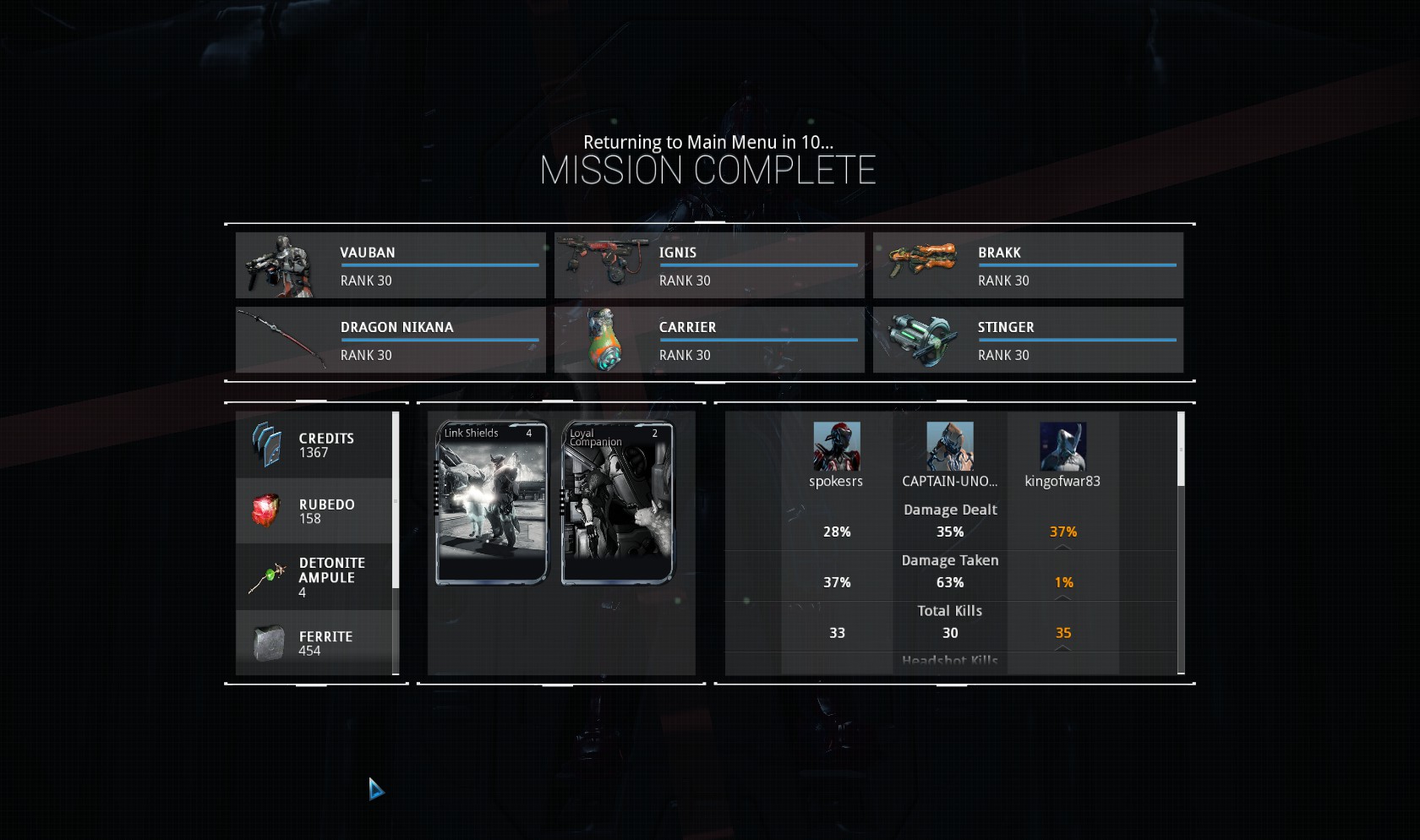Click the Rubedo resource row
This screenshot has height=840, width=1420.
[314, 511]
